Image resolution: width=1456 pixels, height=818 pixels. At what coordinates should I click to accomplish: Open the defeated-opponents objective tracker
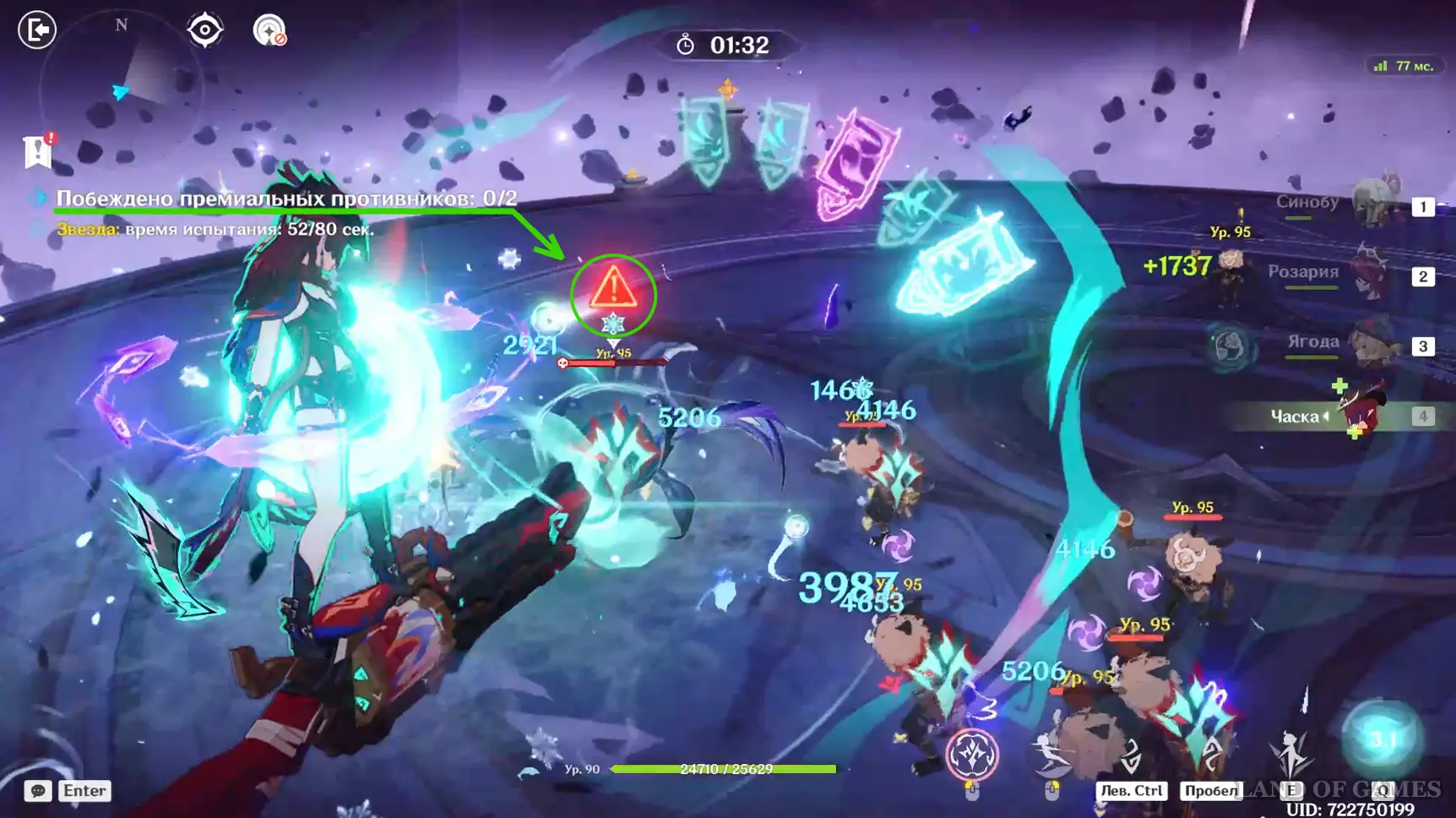[x=286, y=199]
